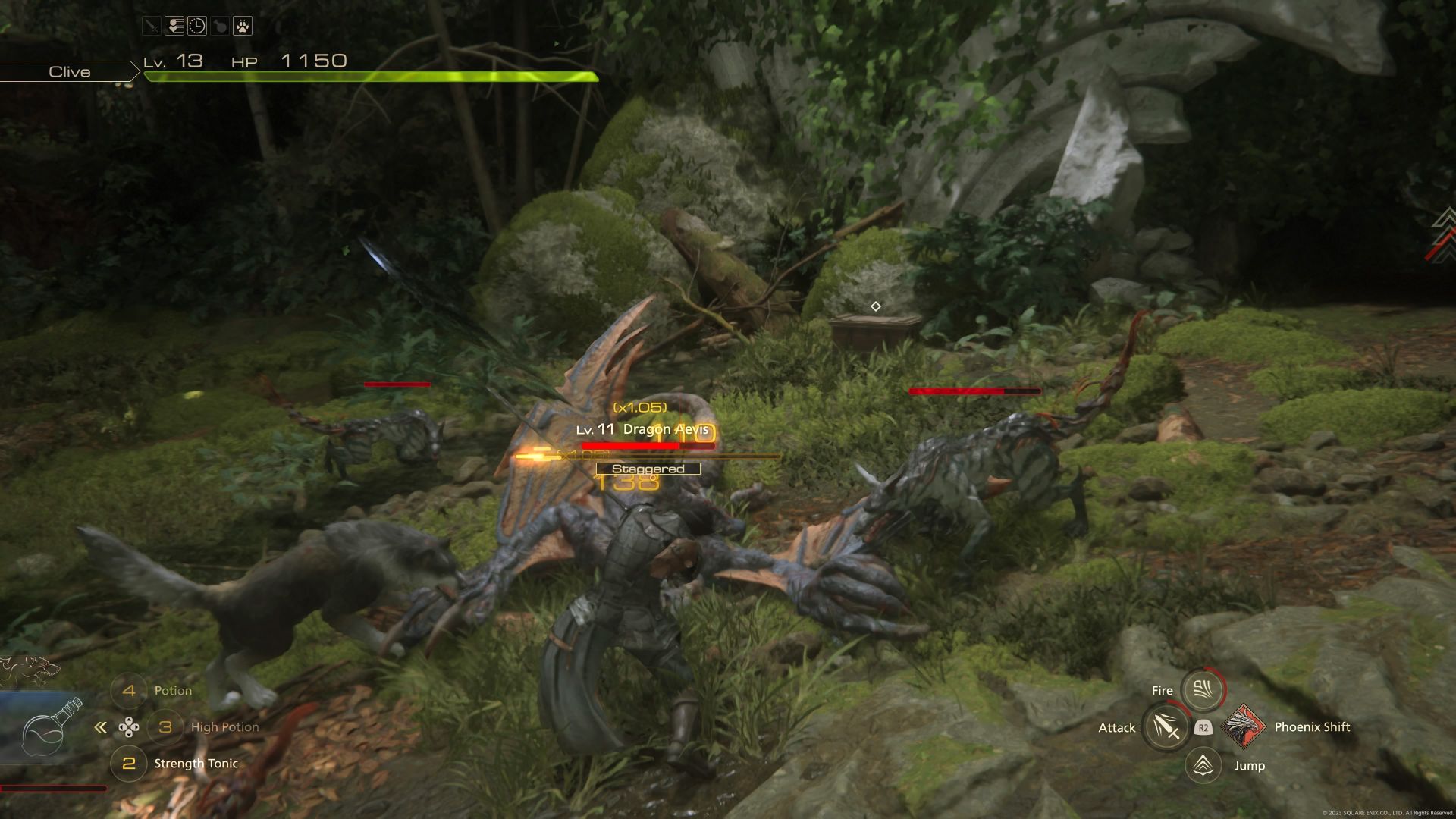Viewport: 1456px width, 819px height.
Task: Click the Jump action icon
Action: pyautogui.click(x=1203, y=765)
